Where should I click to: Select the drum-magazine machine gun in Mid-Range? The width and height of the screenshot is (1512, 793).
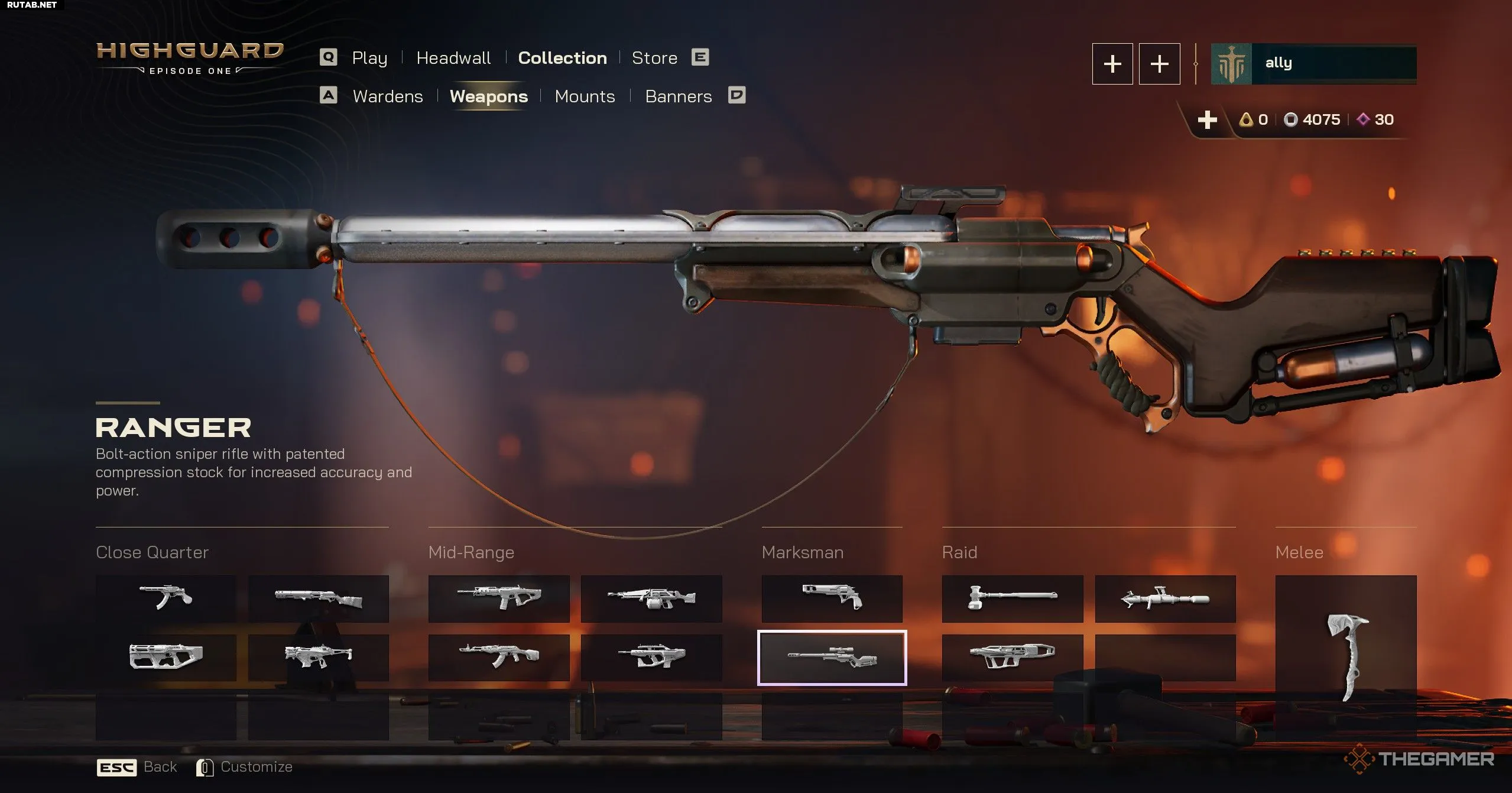[x=651, y=598]
